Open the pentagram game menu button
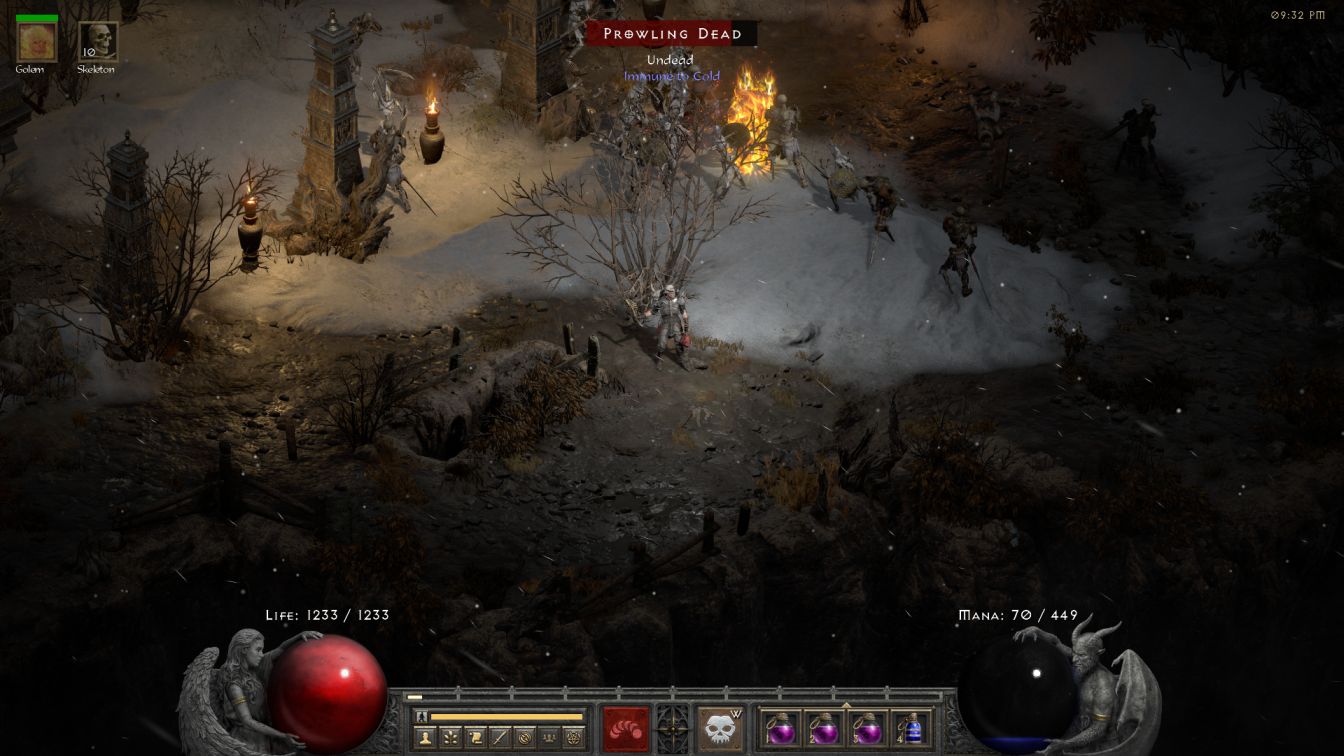1344x756 pixels. click(x=573, y=738)
